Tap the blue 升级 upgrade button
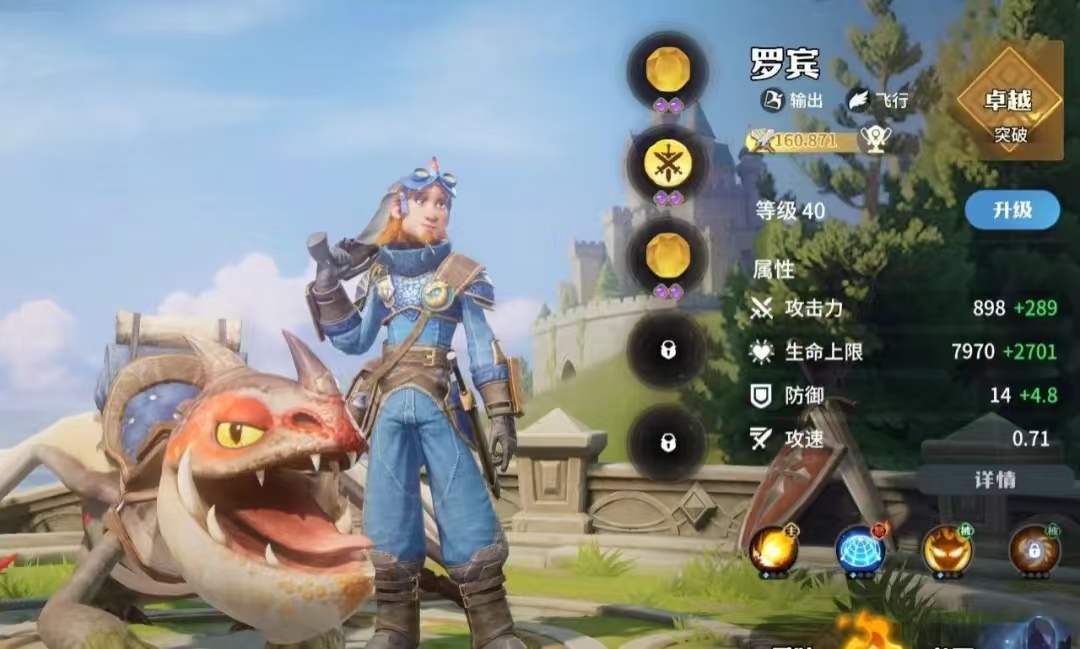This screenshot has height=649, width=1080. pyautogui.click(x=1011, y=210)
